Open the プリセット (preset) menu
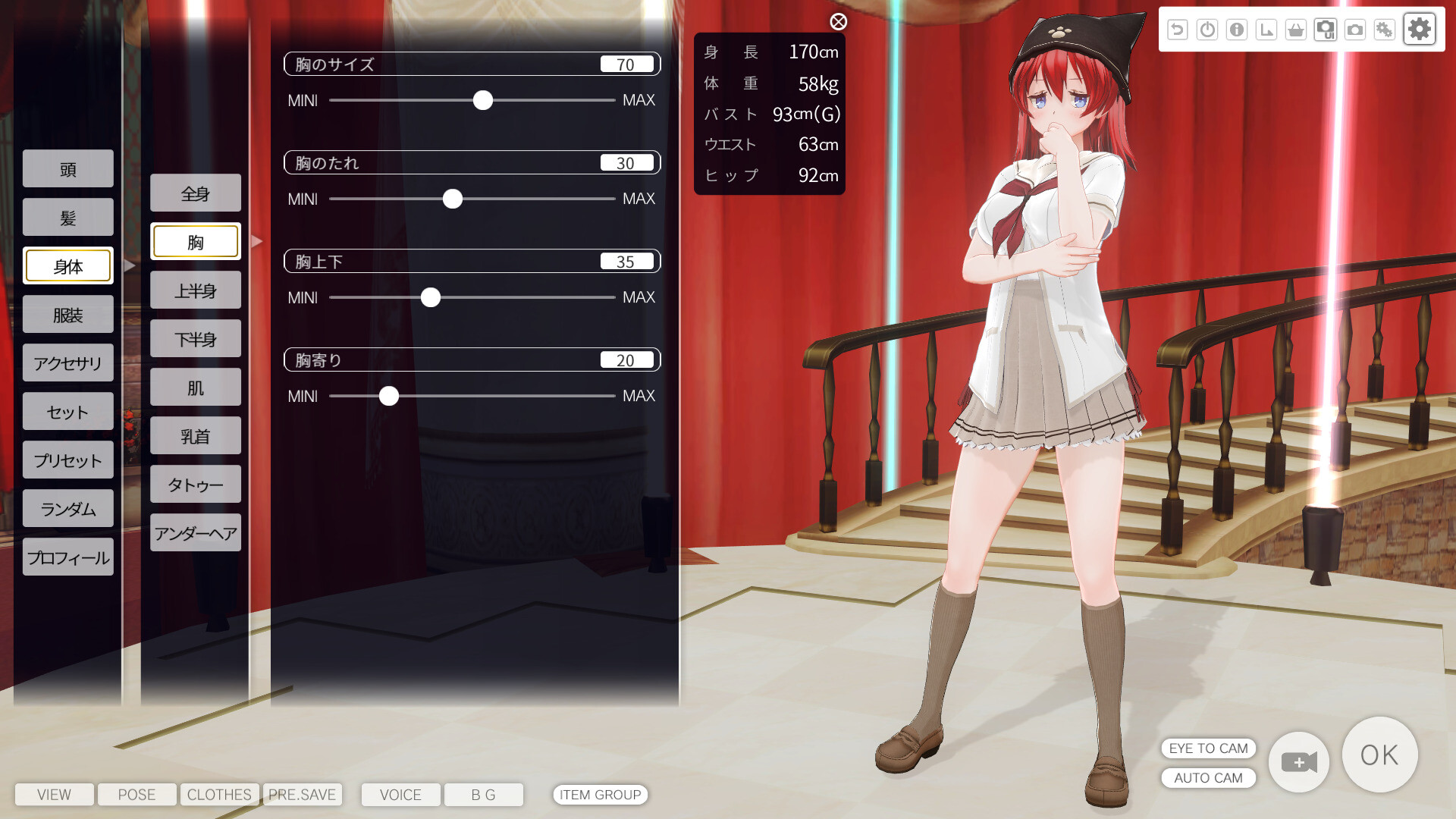The height and width of the screenshot is (819, 1456). pos(68,460)
